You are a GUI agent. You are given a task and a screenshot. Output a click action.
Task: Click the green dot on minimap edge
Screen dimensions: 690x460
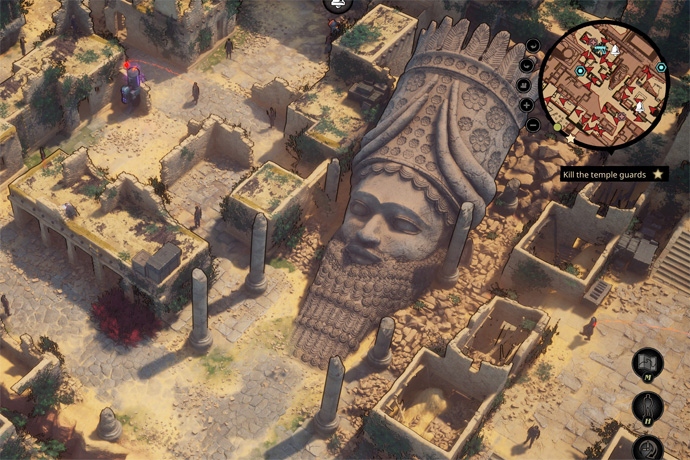click(x=557, y=128)
